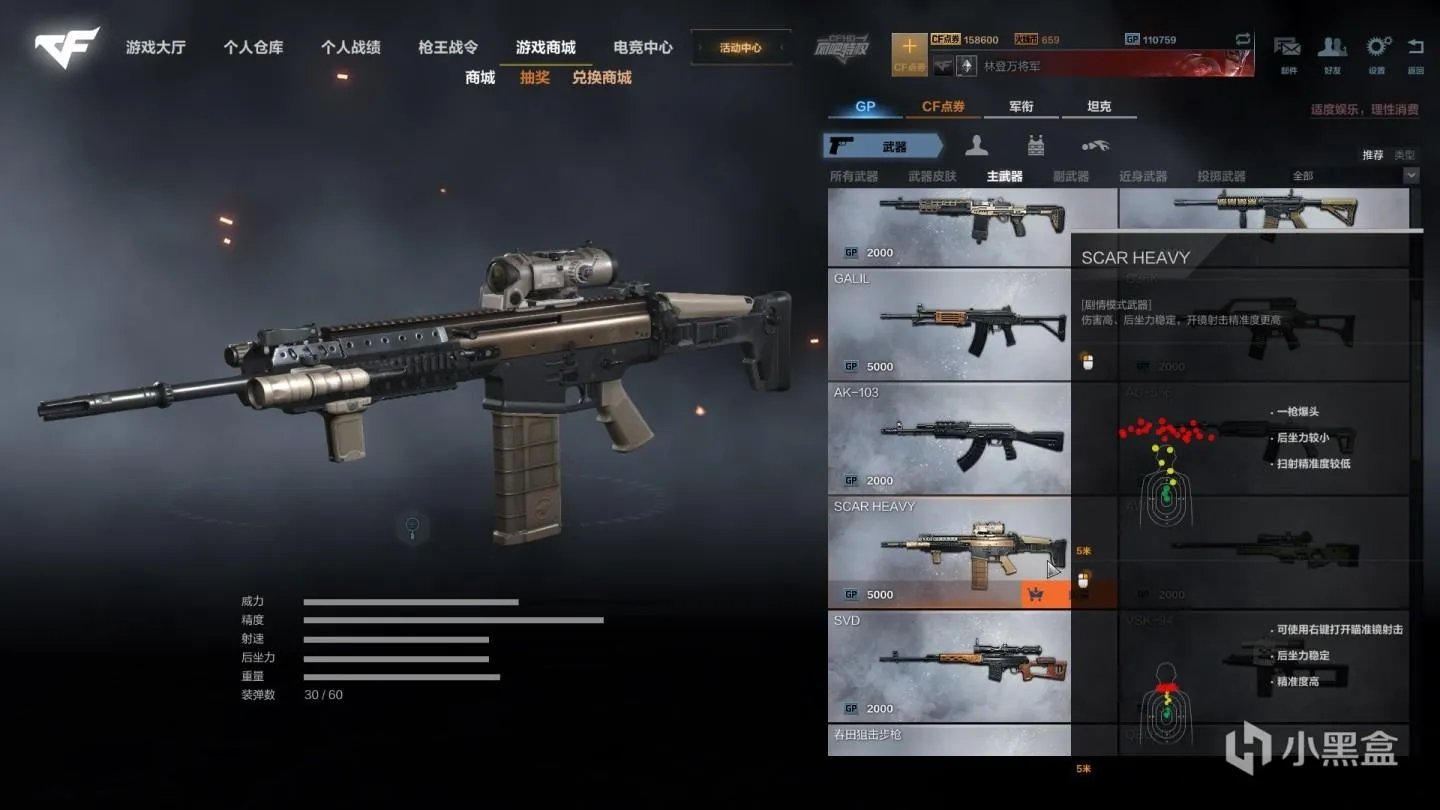The image size is (1440, 810).
Task: Filter by 近身武器 melee weapons
Action: (x=1142, y=176)
